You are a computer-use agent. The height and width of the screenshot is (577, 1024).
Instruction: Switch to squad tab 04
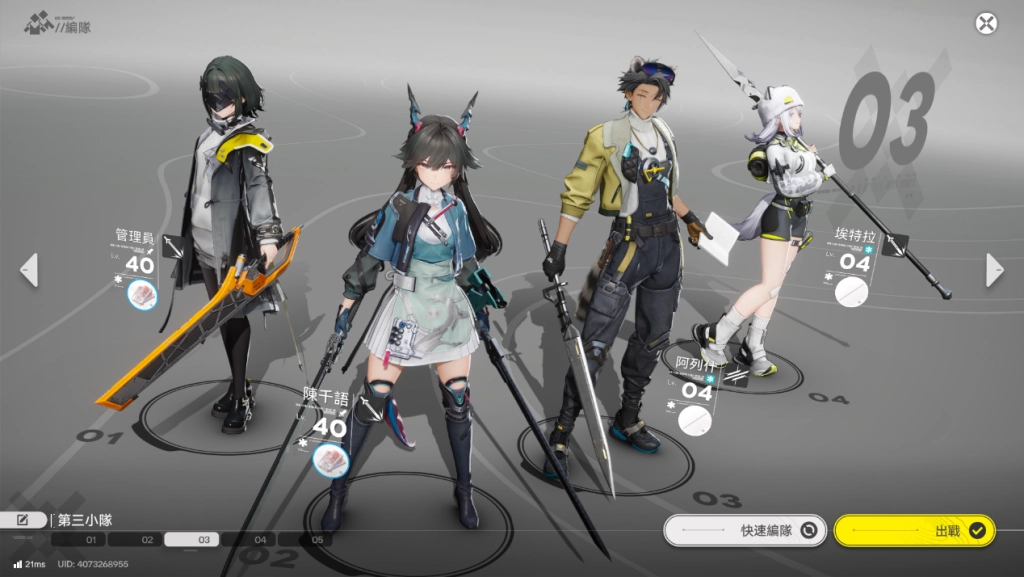coord(260,540)
